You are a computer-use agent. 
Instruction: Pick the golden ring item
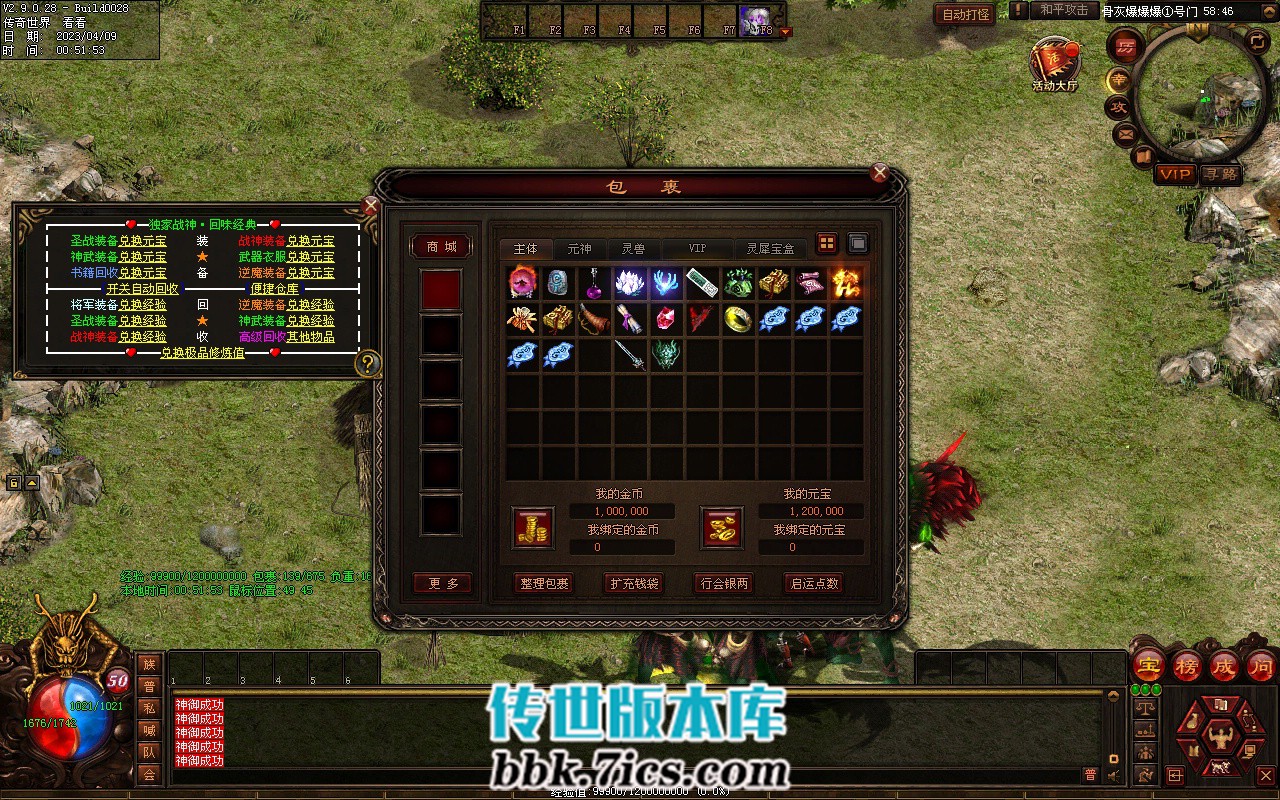[738, 319]
